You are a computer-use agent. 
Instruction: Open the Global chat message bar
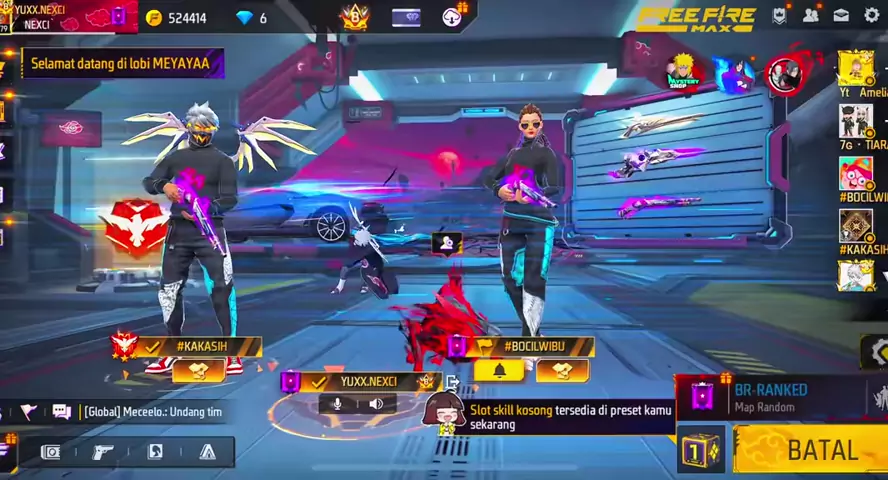[x=140, y=412]
